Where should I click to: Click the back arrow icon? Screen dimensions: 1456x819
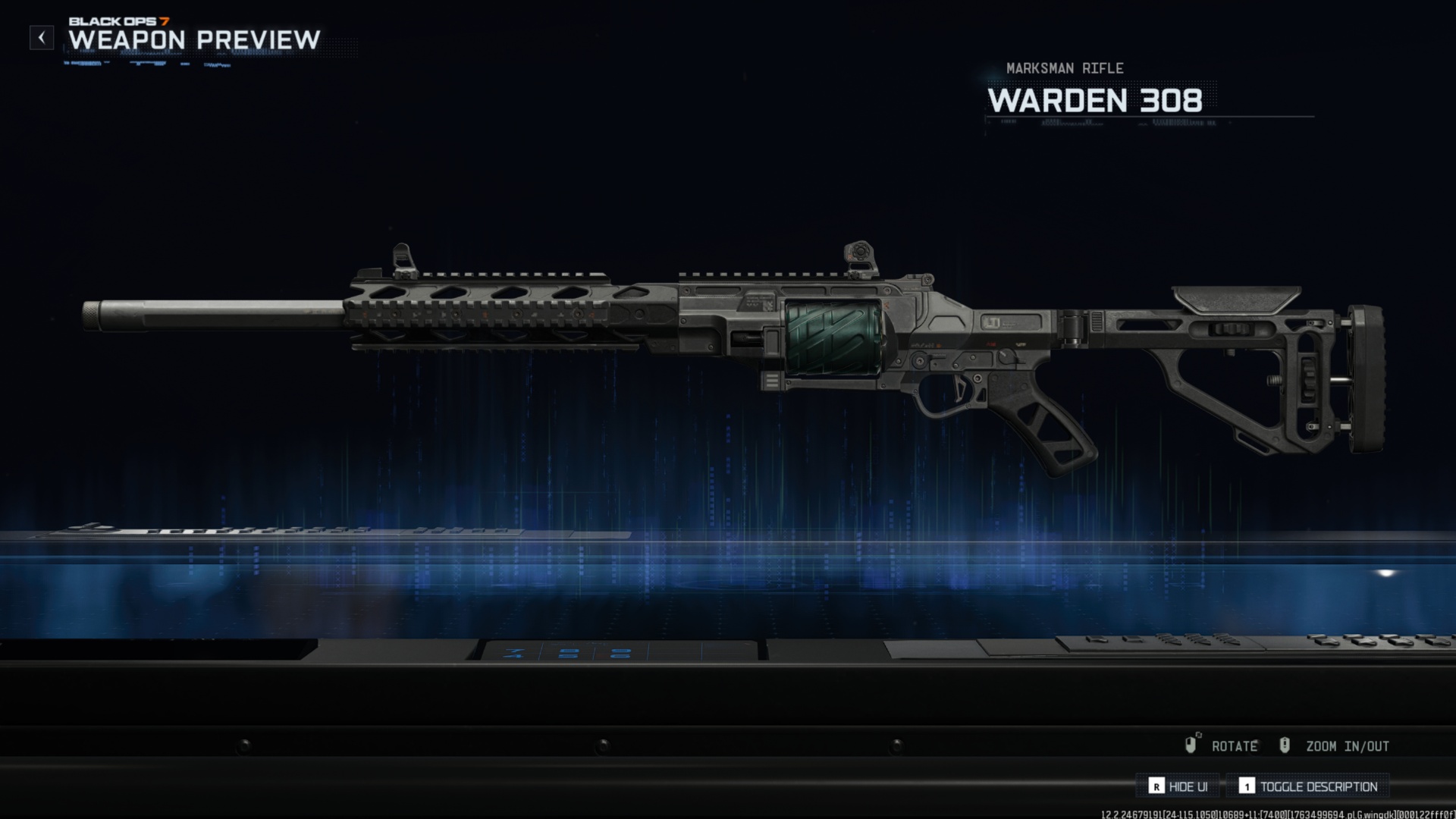(40, 37)
